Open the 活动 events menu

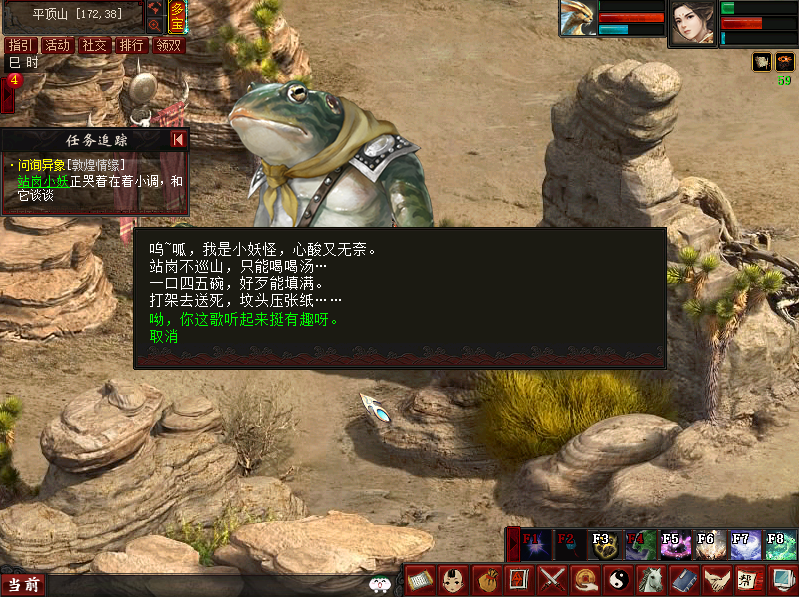(57, 45)
